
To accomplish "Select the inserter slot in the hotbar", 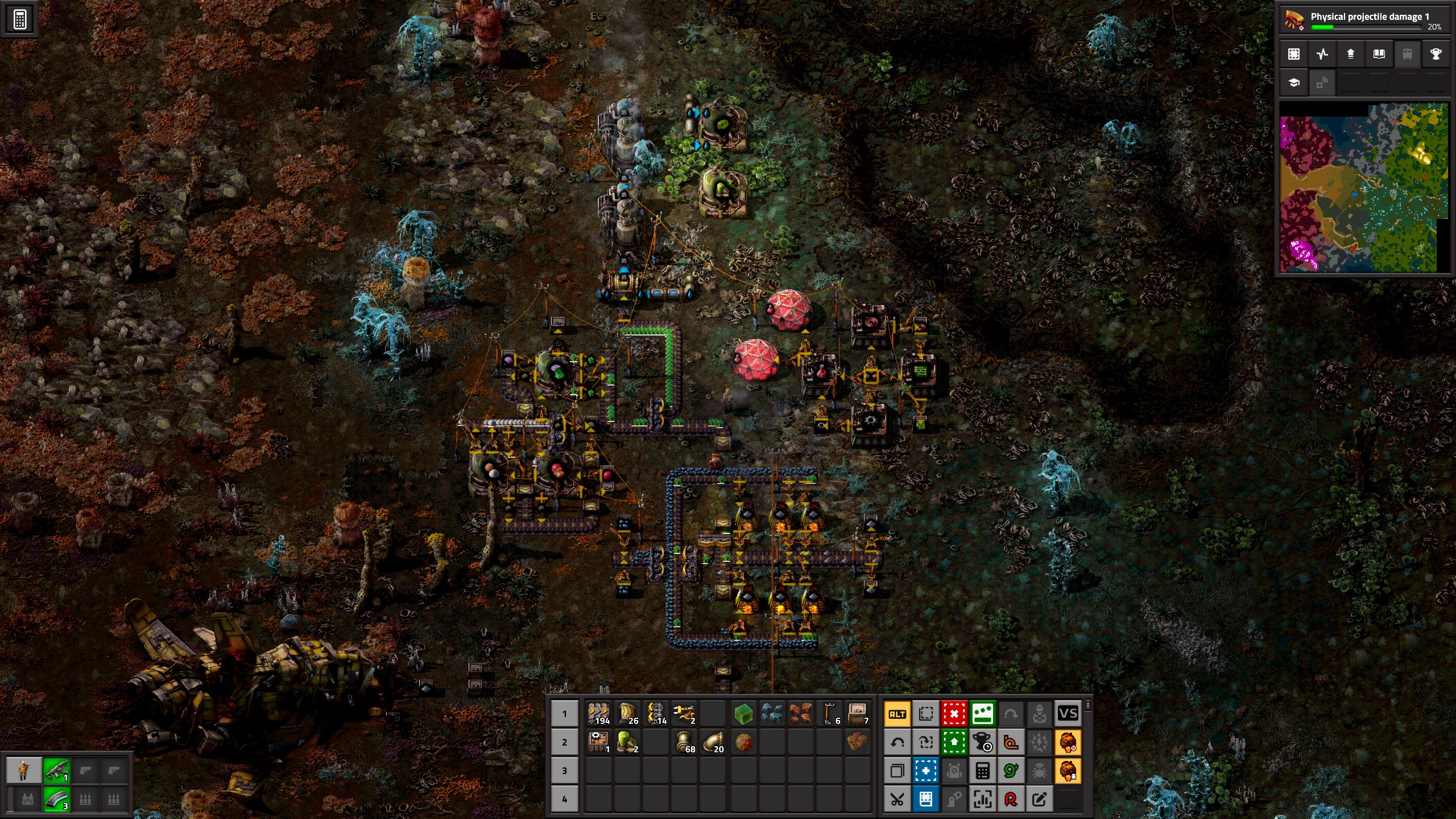I will [x=684, y=714].
